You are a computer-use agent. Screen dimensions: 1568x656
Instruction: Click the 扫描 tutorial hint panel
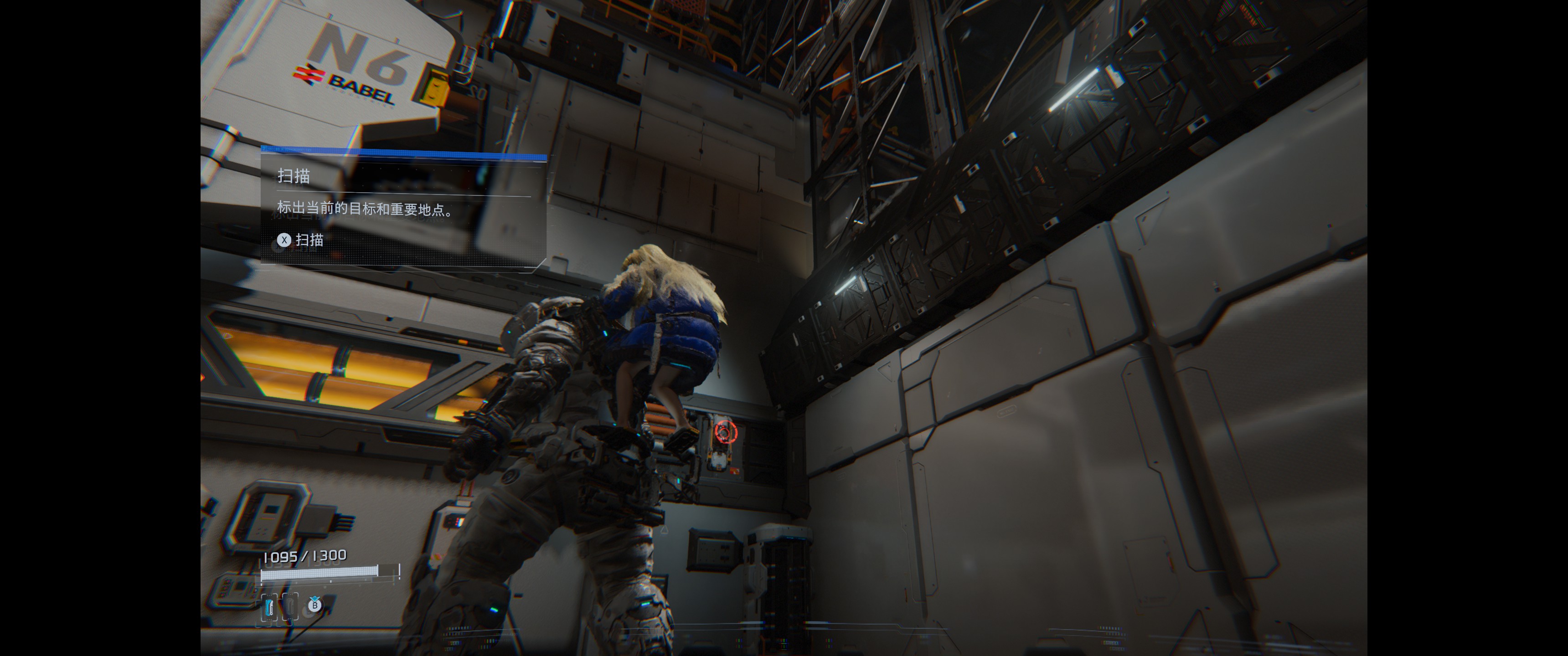click(403, 208)
